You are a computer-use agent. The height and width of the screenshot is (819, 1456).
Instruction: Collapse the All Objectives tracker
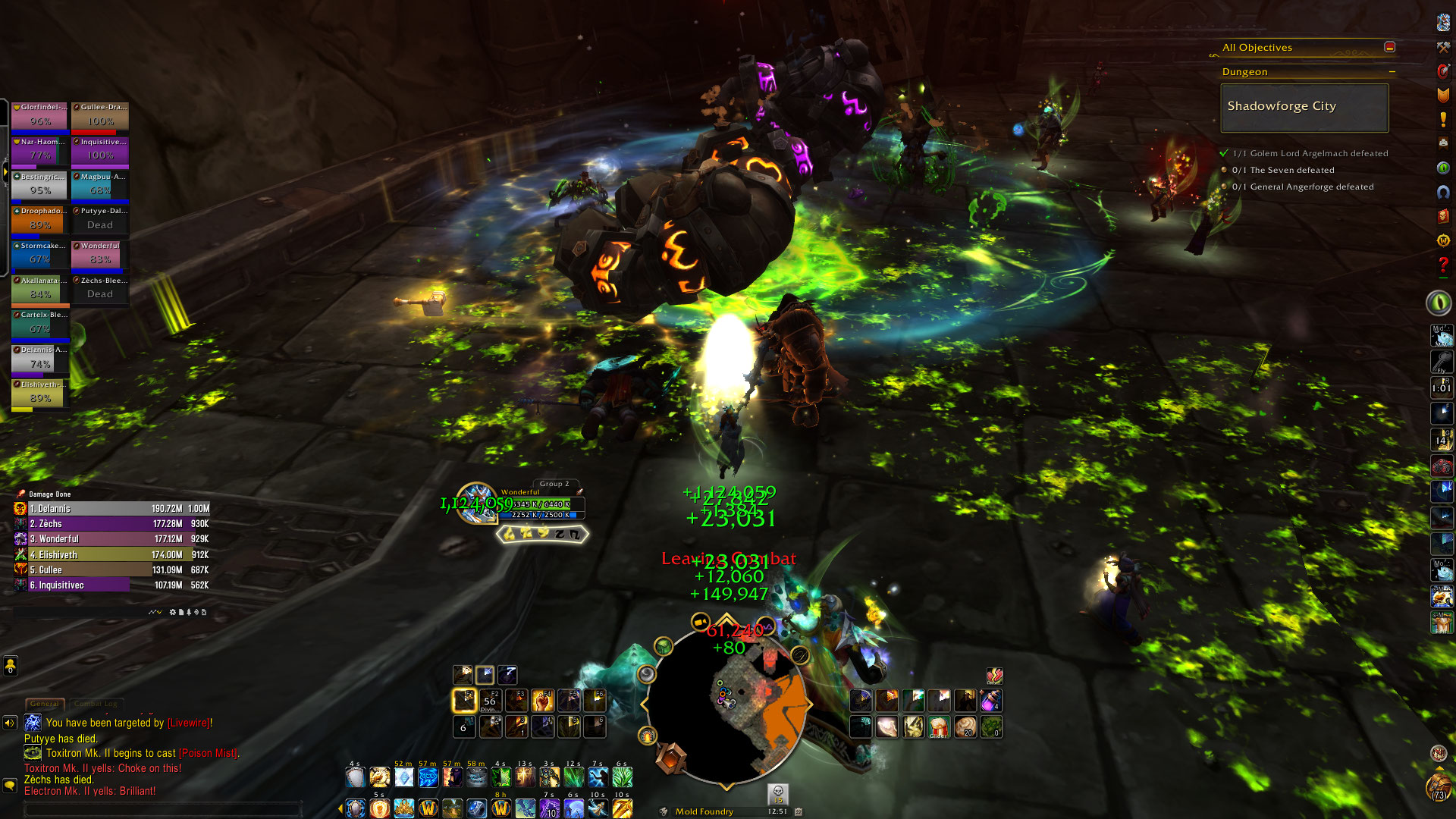tap(1389, 47)
